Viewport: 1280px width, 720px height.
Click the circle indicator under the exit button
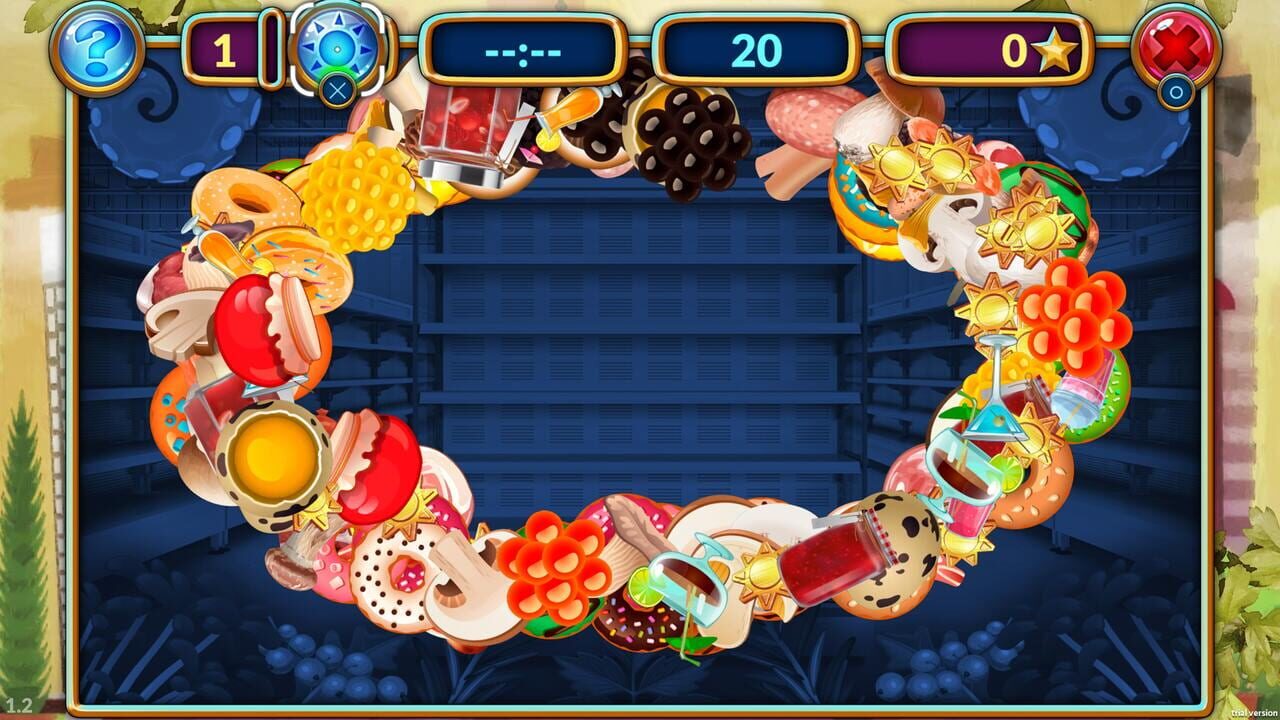pos(1175,92)
